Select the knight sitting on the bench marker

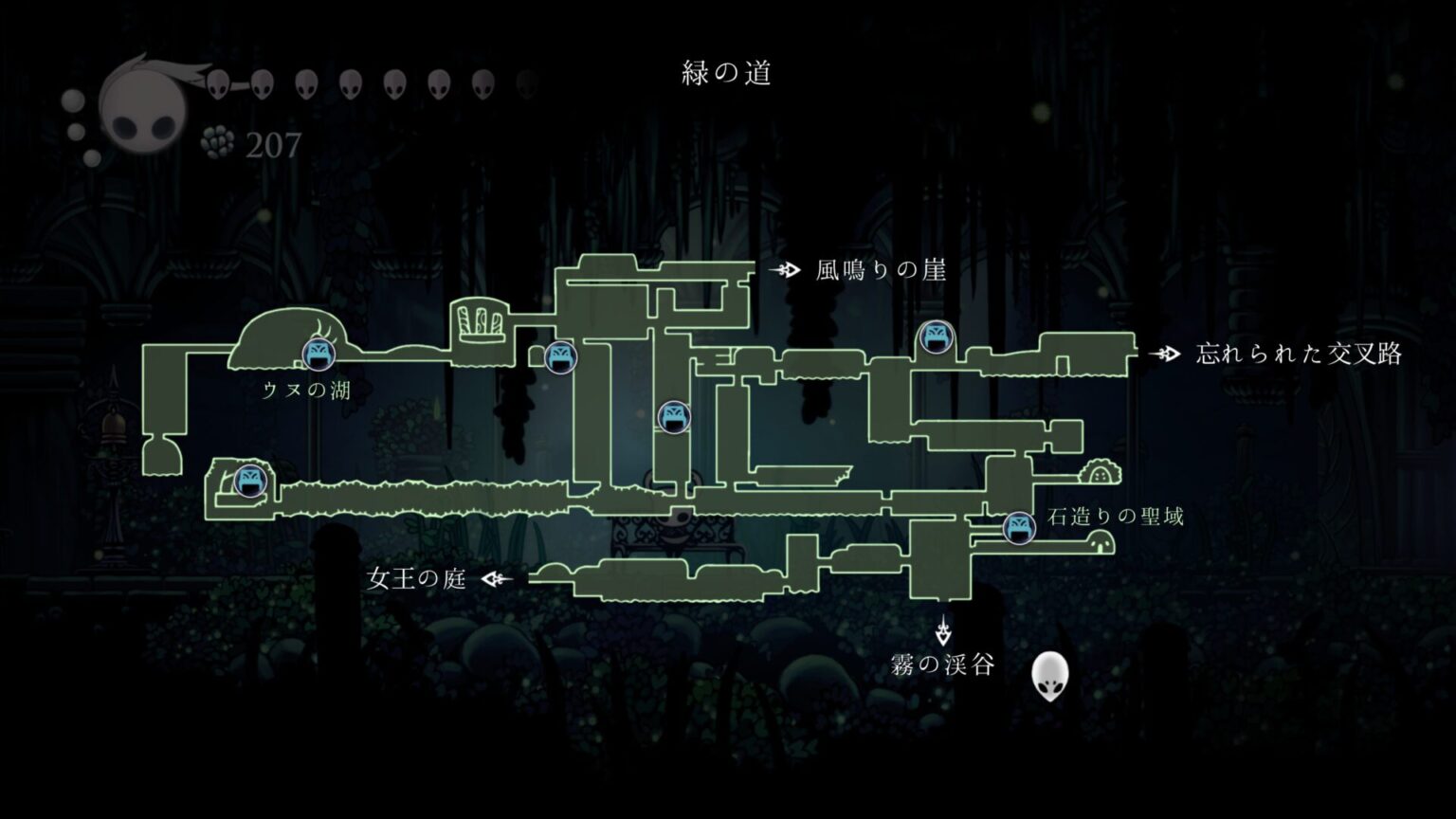[675, 527]
